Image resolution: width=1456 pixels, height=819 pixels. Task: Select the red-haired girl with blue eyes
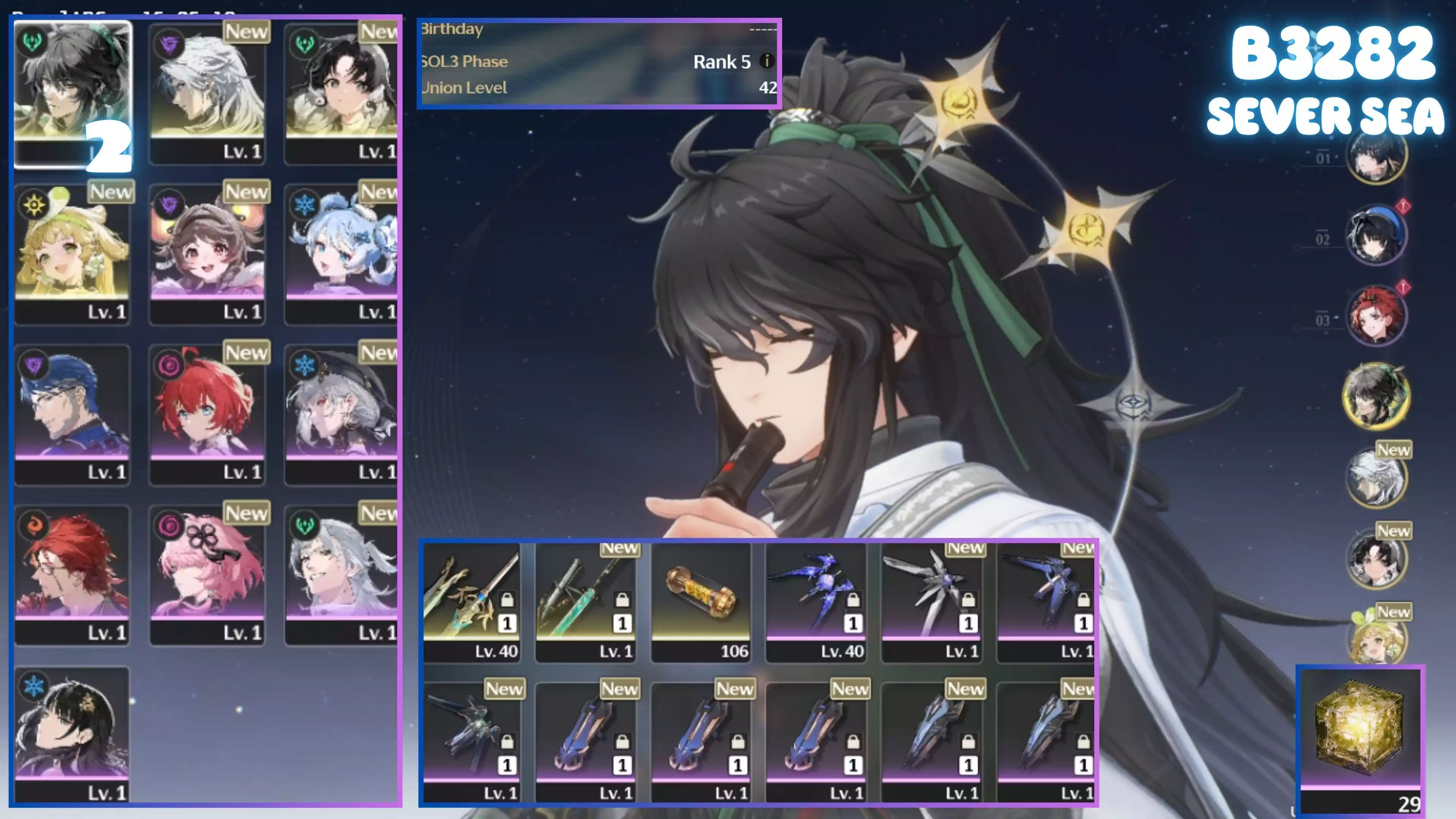click(x=207, y=414)
